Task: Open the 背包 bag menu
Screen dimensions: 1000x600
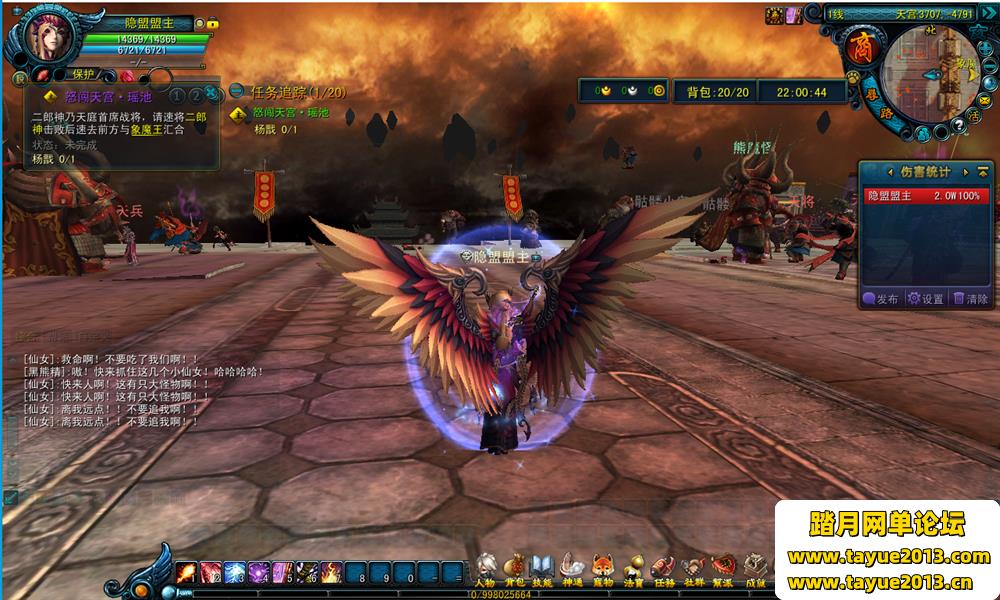Action: [x=515, y=568]
